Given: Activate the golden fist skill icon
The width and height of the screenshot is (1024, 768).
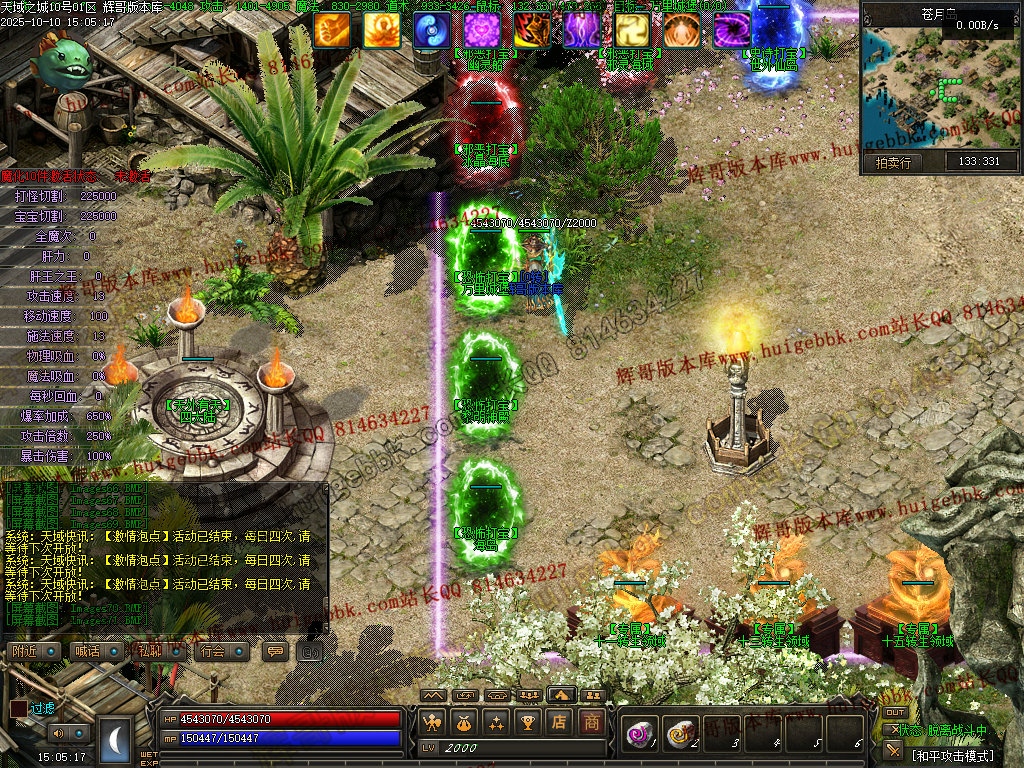Looking at the screenshot, I should coord(331,30).
